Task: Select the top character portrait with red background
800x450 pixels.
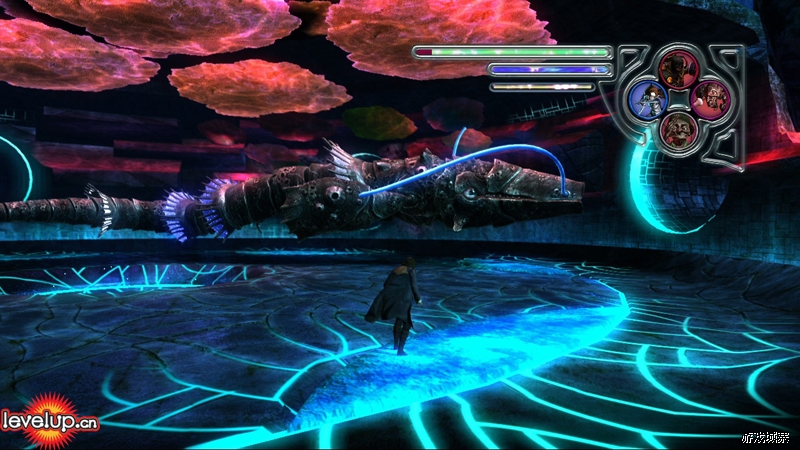Action: [676, 68]
